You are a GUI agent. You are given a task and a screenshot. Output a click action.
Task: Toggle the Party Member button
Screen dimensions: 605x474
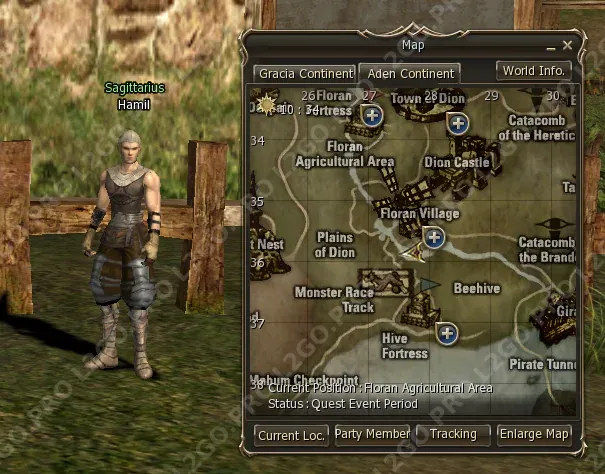[373, 434]
